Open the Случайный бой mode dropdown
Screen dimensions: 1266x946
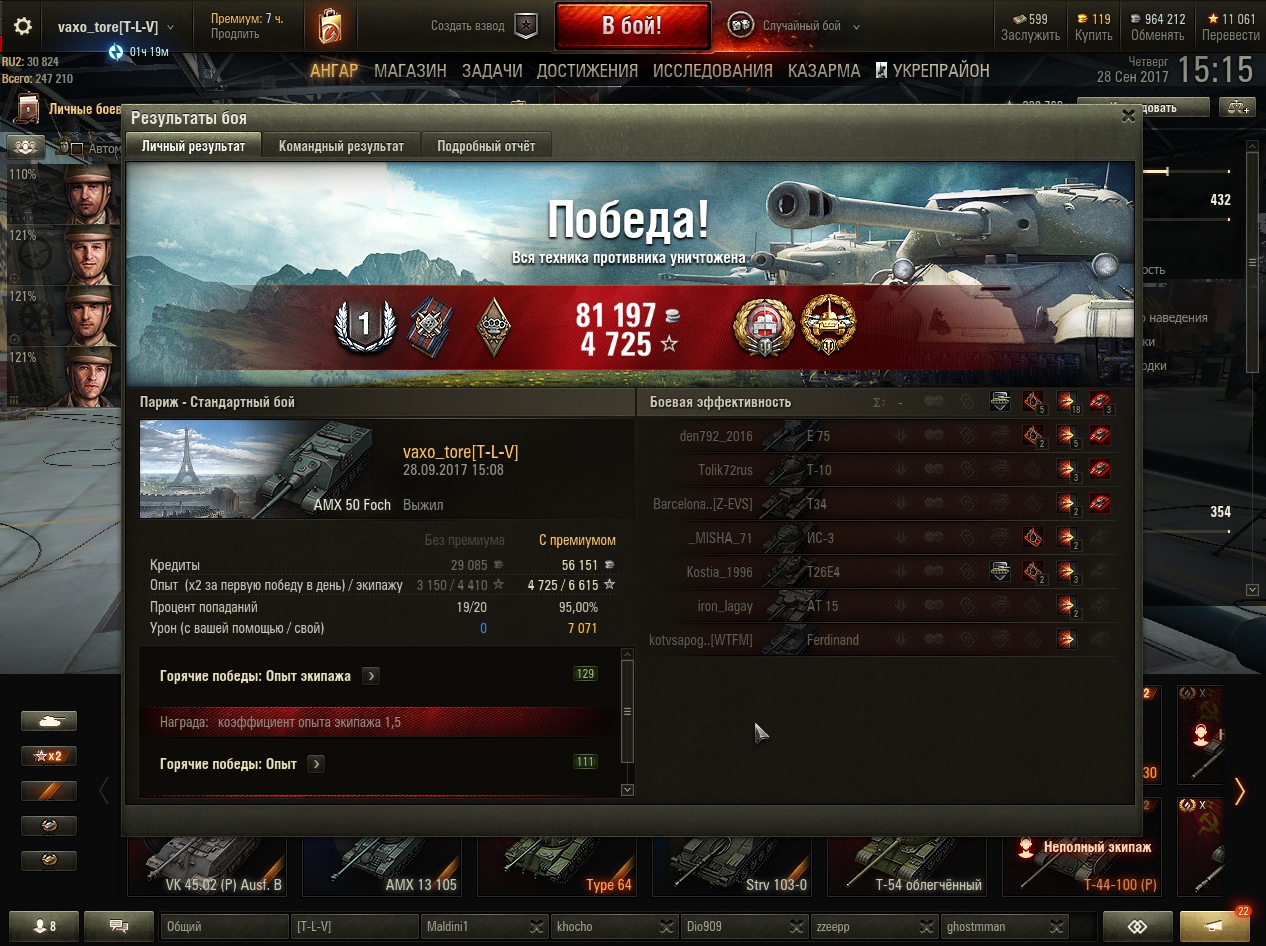click(x=800, y=26)
